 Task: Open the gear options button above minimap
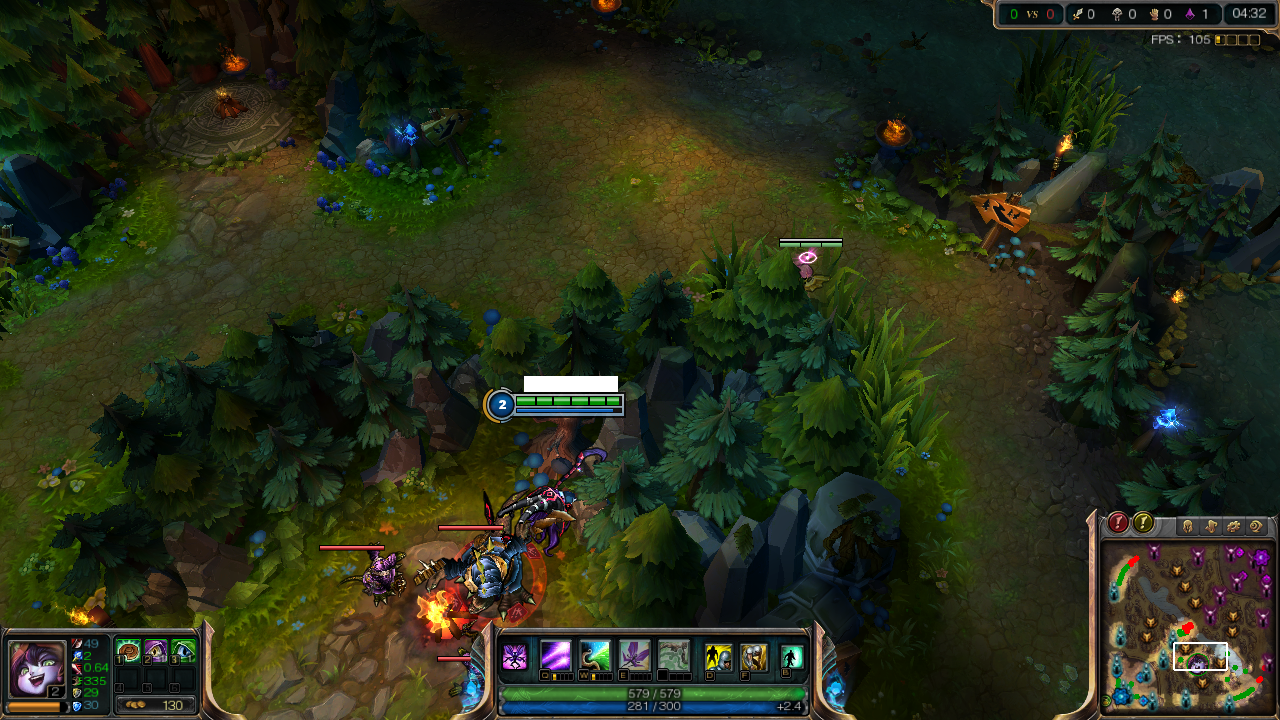pyautogui.click(x=1234, y=525)
